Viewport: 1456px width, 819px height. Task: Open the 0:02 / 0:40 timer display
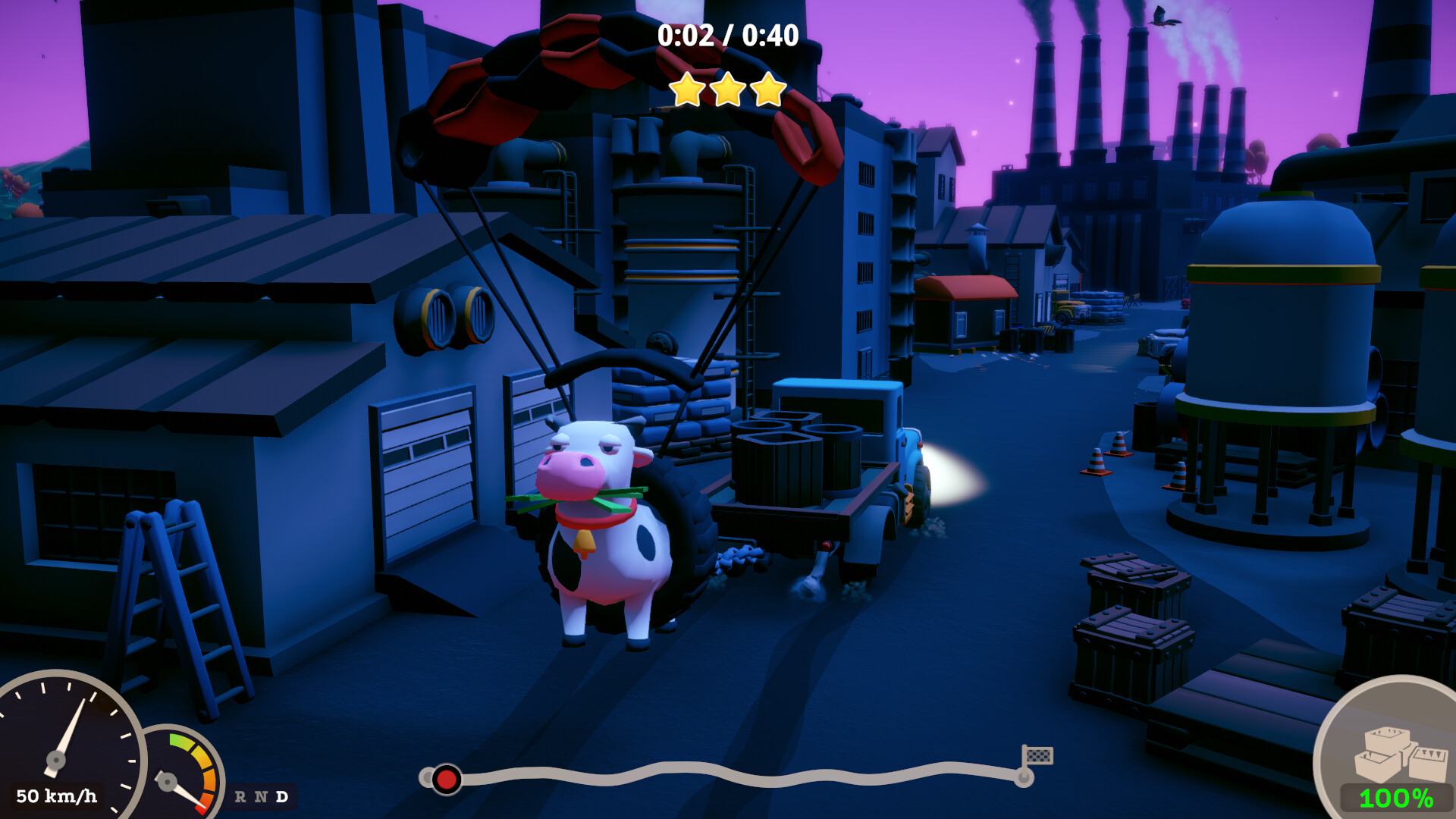click(727, 34)
